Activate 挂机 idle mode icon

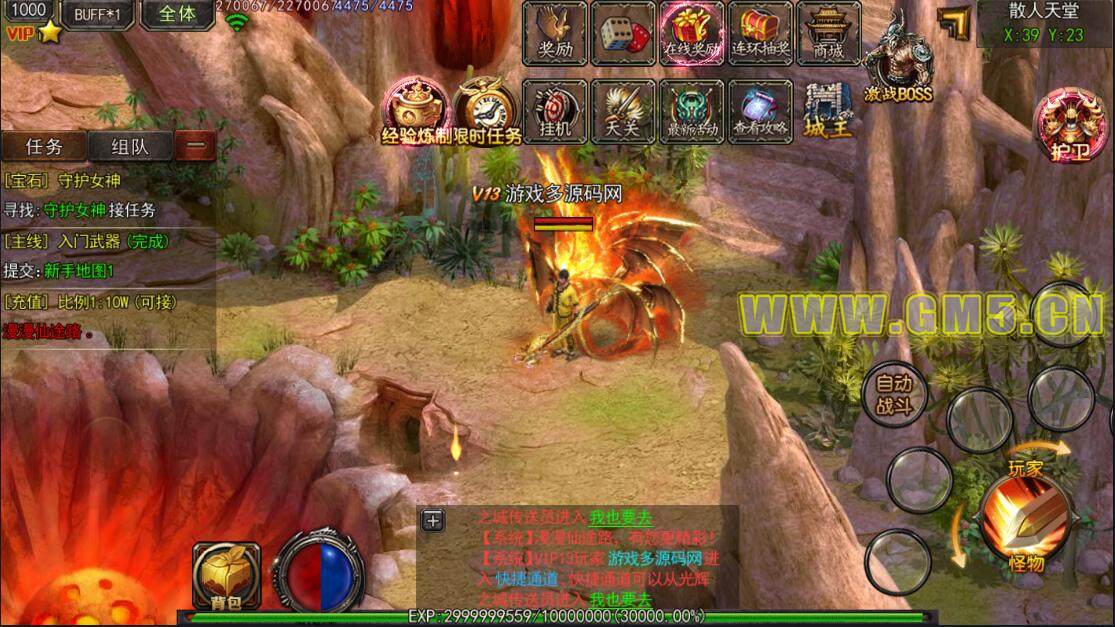pyautogui.click(x=555, y=111)
